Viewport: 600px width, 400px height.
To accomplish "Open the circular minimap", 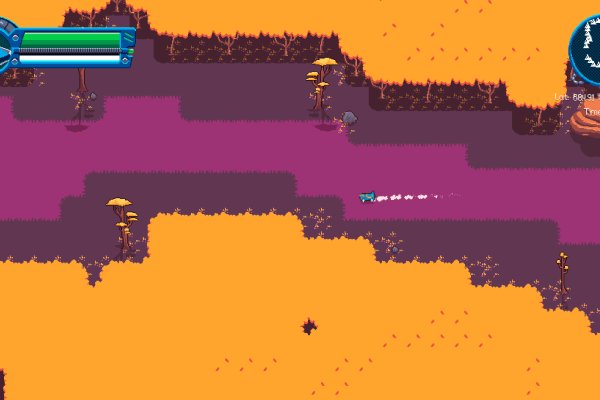I will (x=590, y=46).
